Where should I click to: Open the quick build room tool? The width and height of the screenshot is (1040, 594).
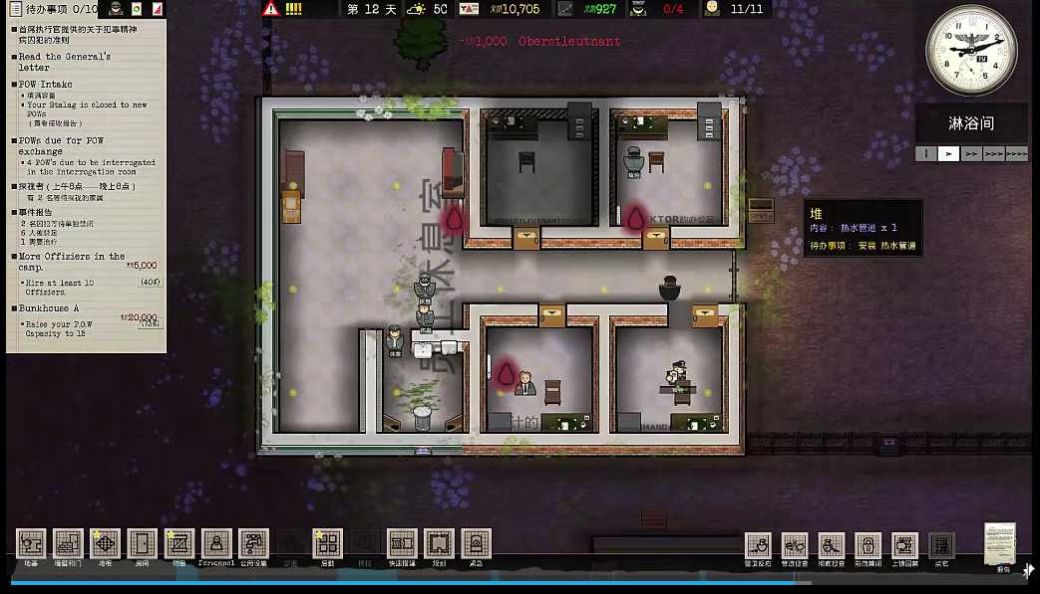[x=402, y=544]
